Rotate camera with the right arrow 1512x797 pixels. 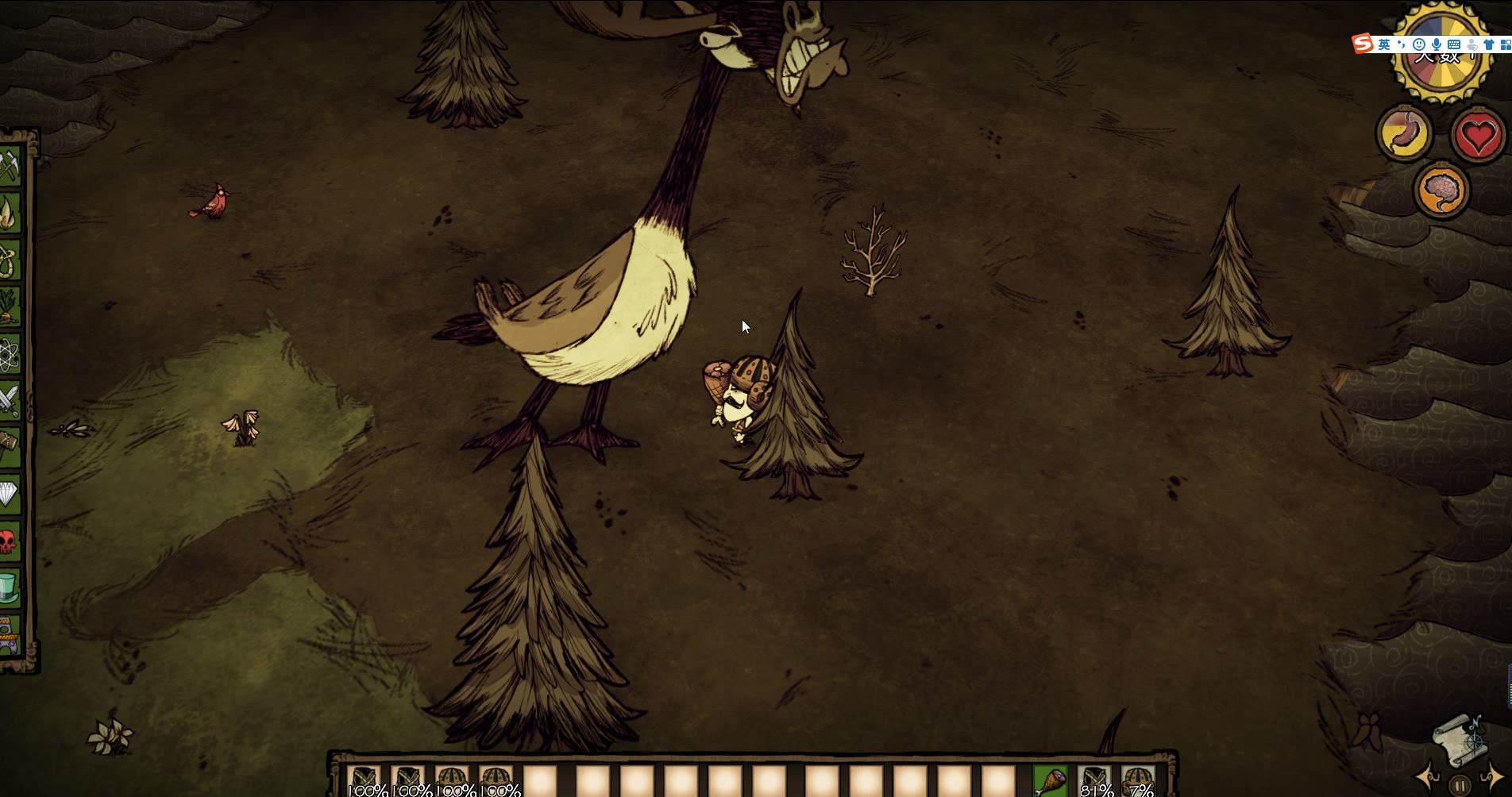click(1491, 777)
